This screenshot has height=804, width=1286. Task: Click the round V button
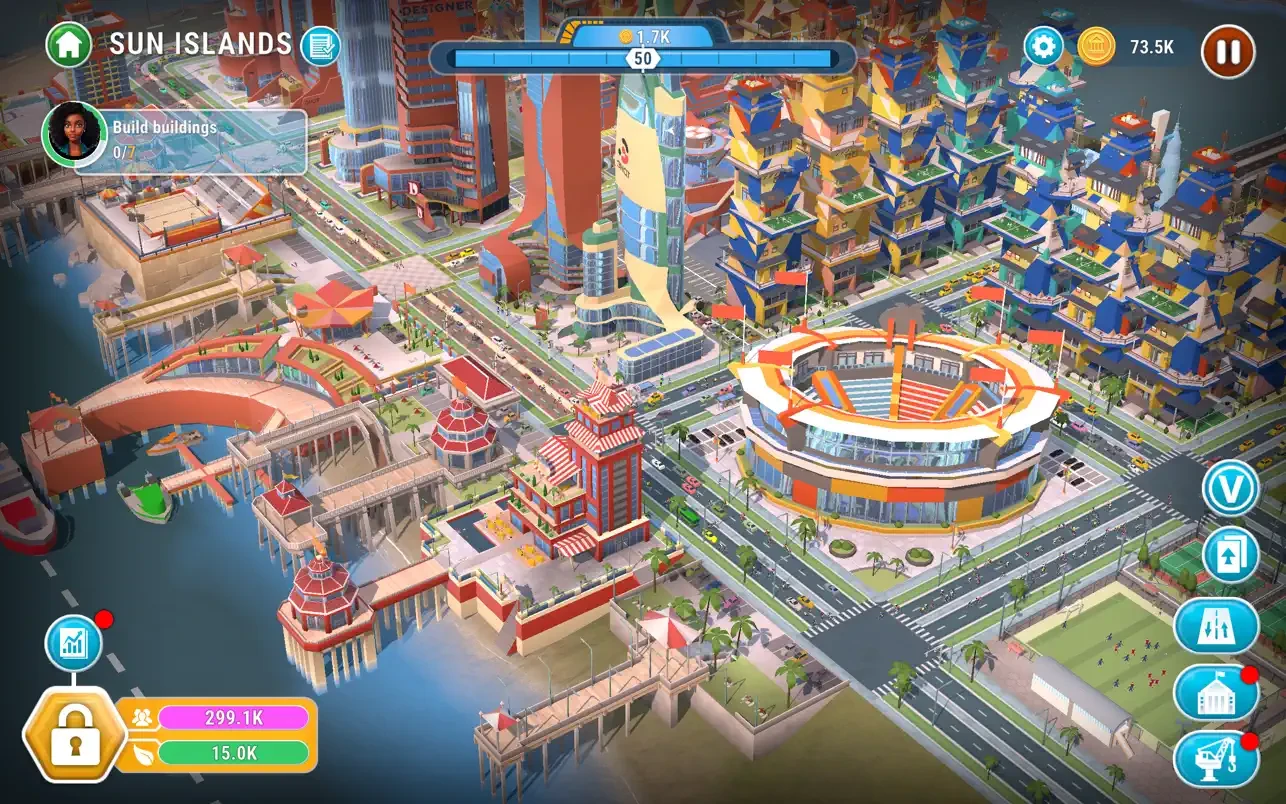pos(1230,489)
